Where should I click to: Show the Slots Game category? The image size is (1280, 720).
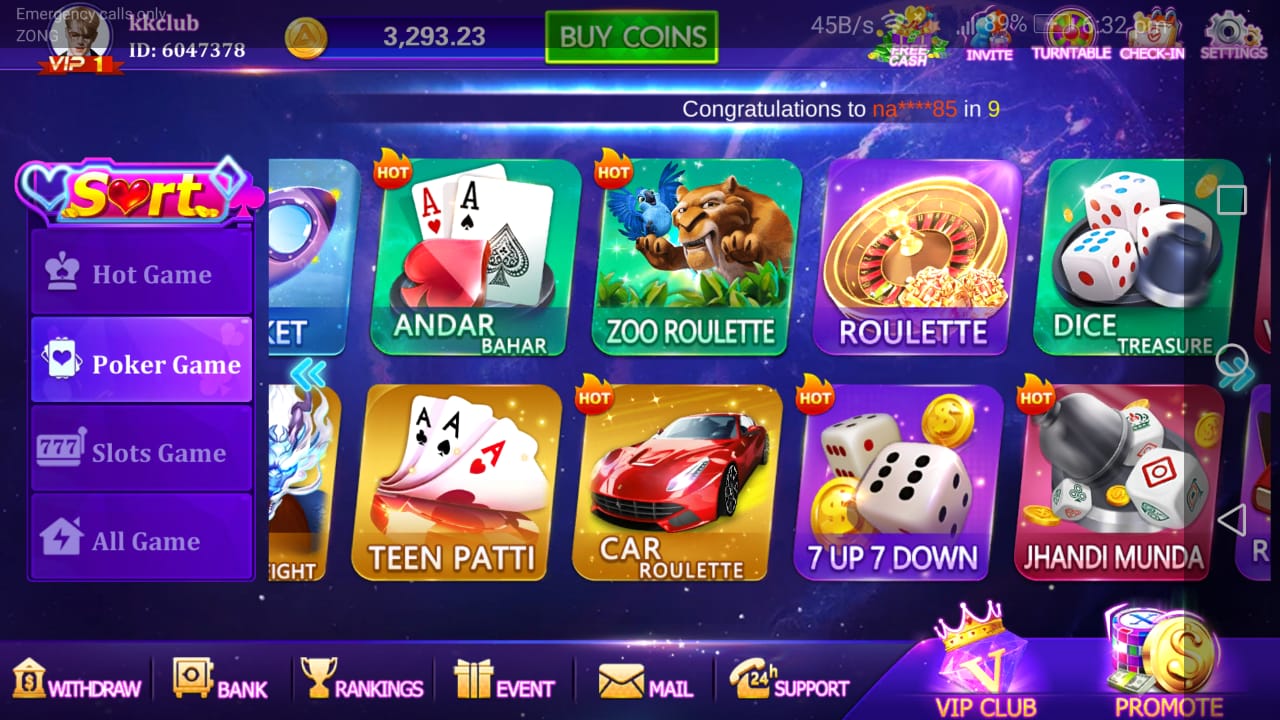pyautogui.click(x=141, y=450)
